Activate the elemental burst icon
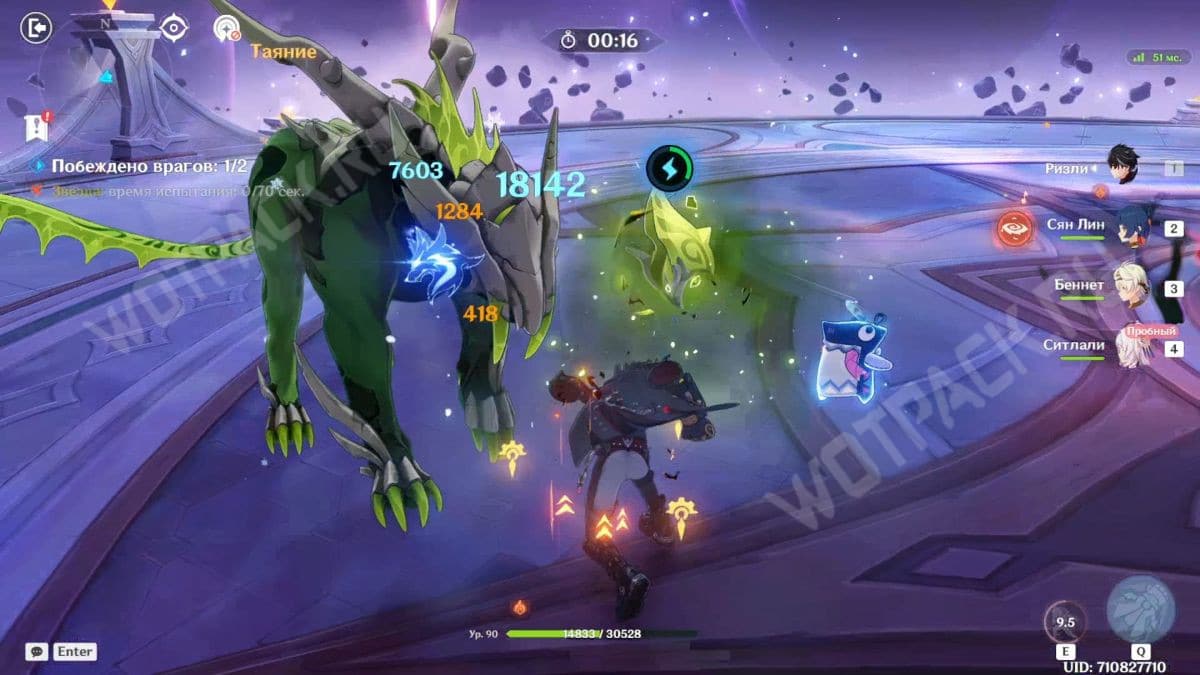This screenshot has width=1200, height=675. (1141, 610)
